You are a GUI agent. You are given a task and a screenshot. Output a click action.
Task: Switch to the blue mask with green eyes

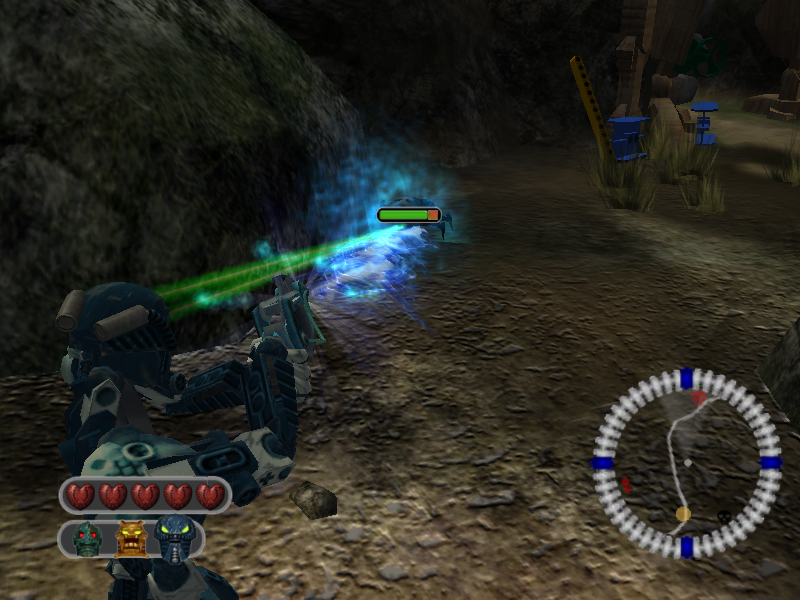point(173,538)
